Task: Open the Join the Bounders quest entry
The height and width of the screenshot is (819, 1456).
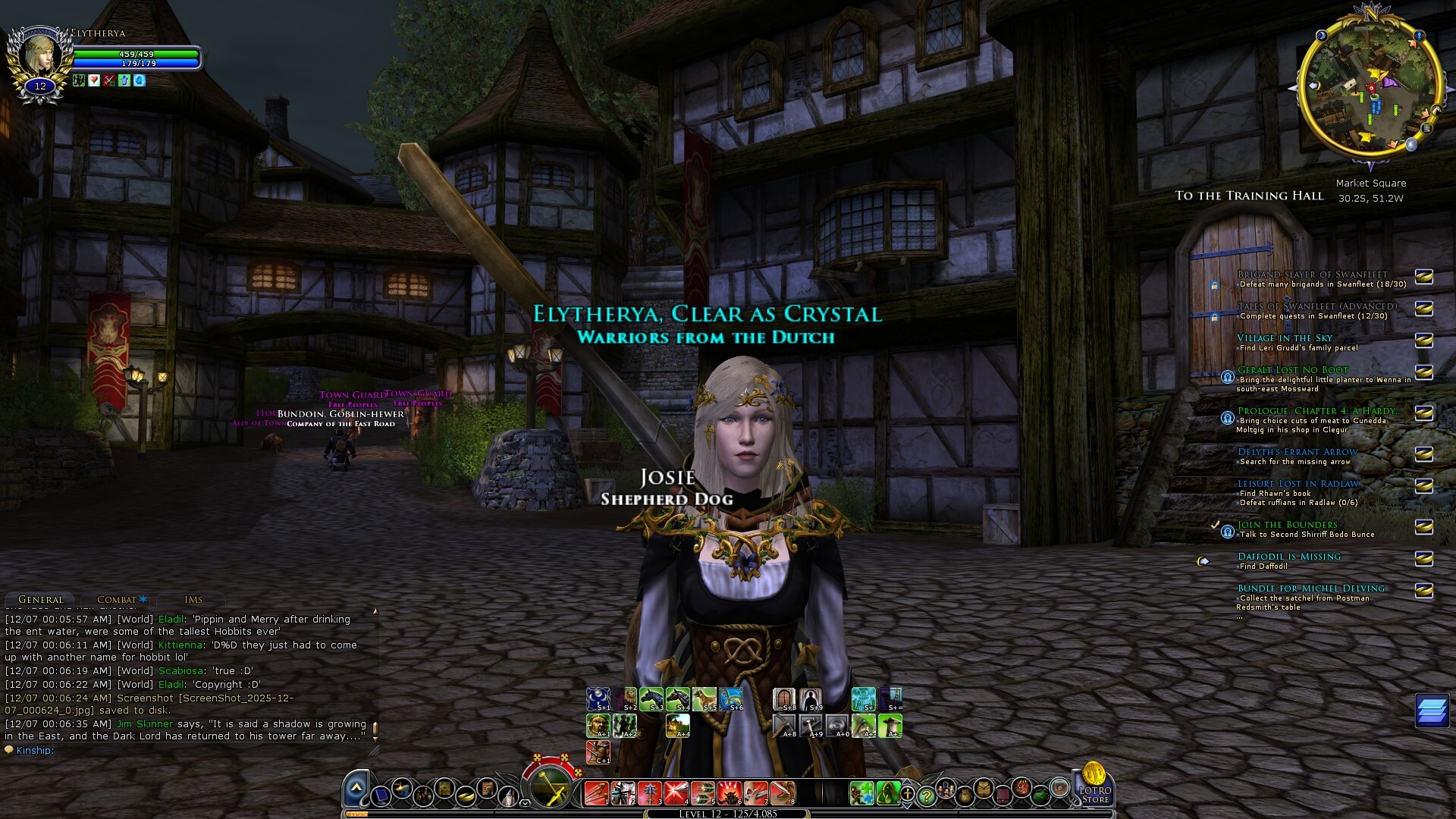Action: click(x=1288, y=525)
